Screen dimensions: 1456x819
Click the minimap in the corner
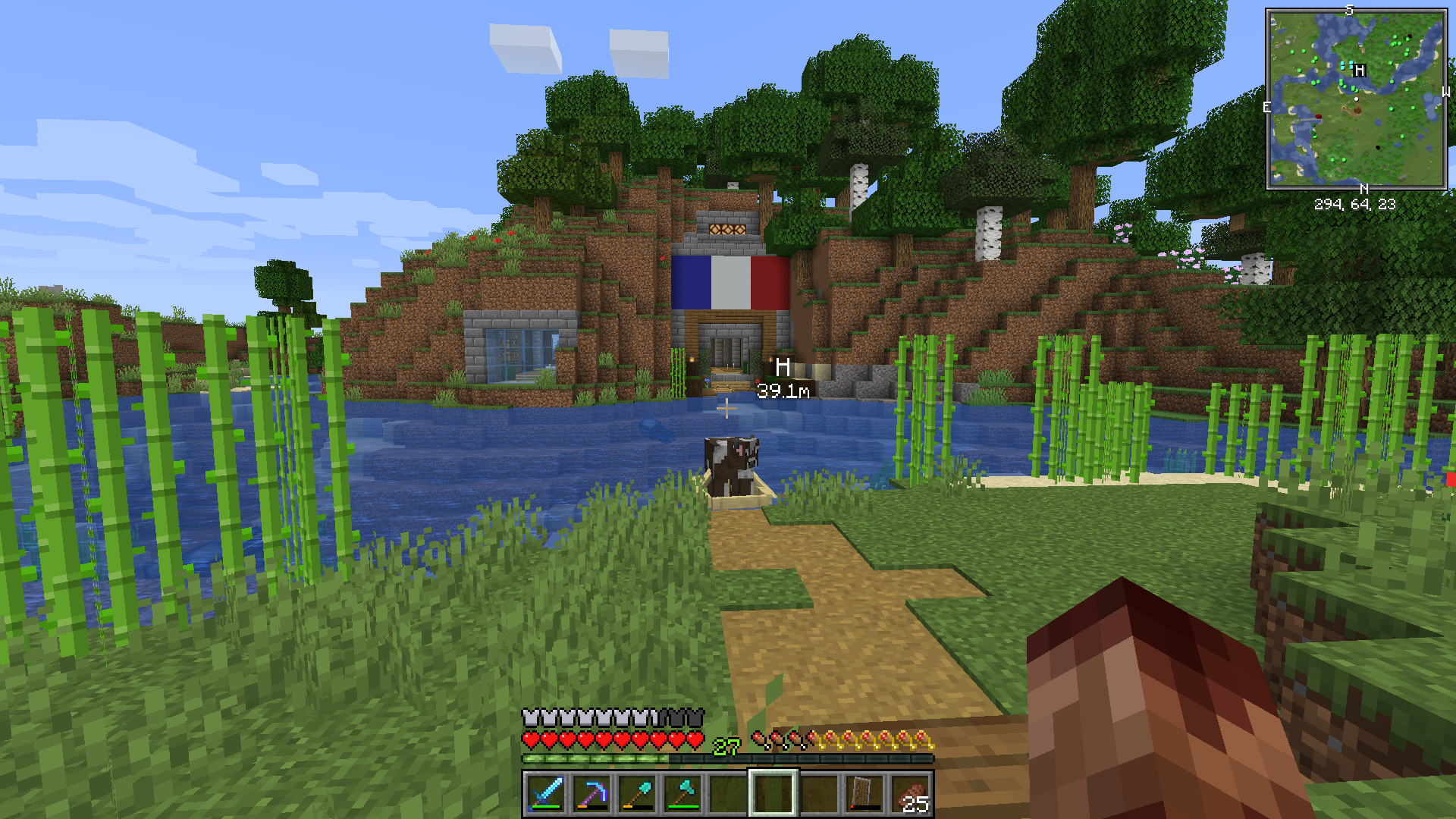tap(1356, 99)
